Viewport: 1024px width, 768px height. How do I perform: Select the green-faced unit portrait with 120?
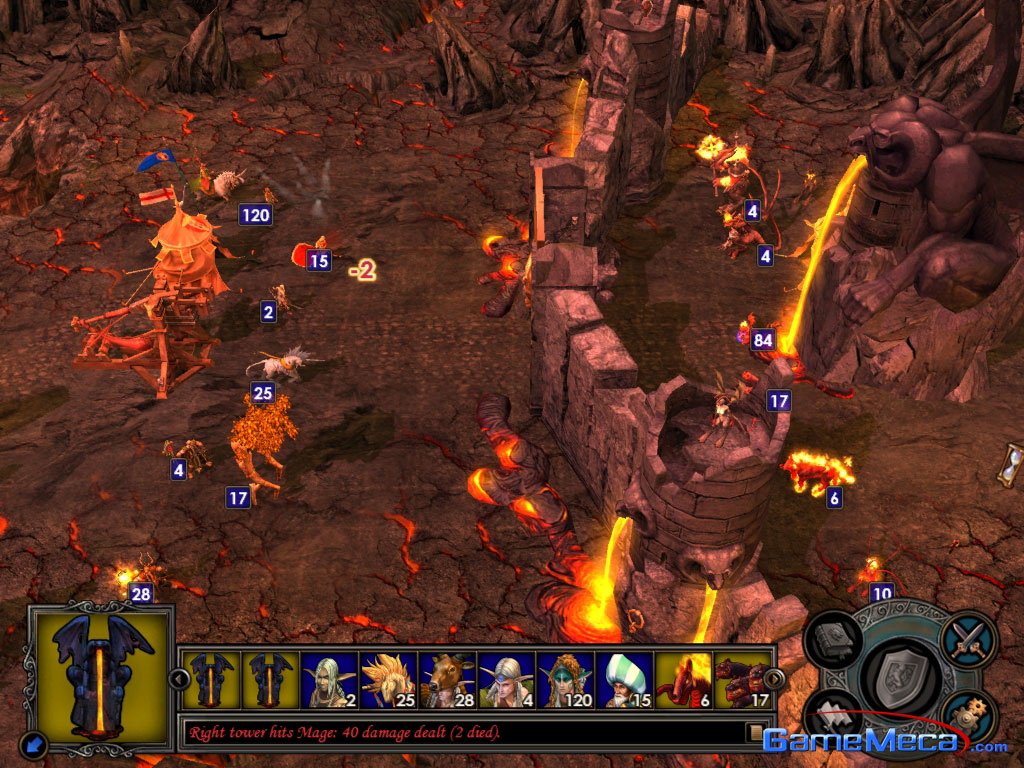point(565,680)
